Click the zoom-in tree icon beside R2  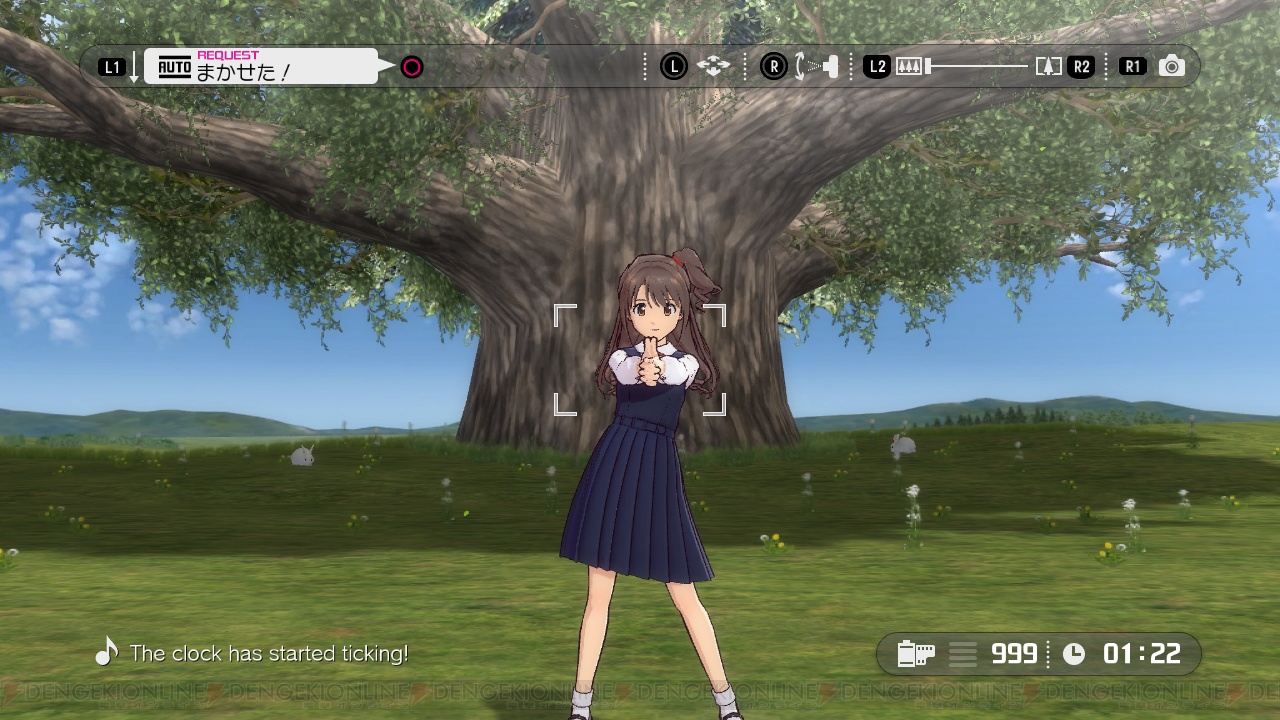pyautogui.click(x=1046, y=66)
